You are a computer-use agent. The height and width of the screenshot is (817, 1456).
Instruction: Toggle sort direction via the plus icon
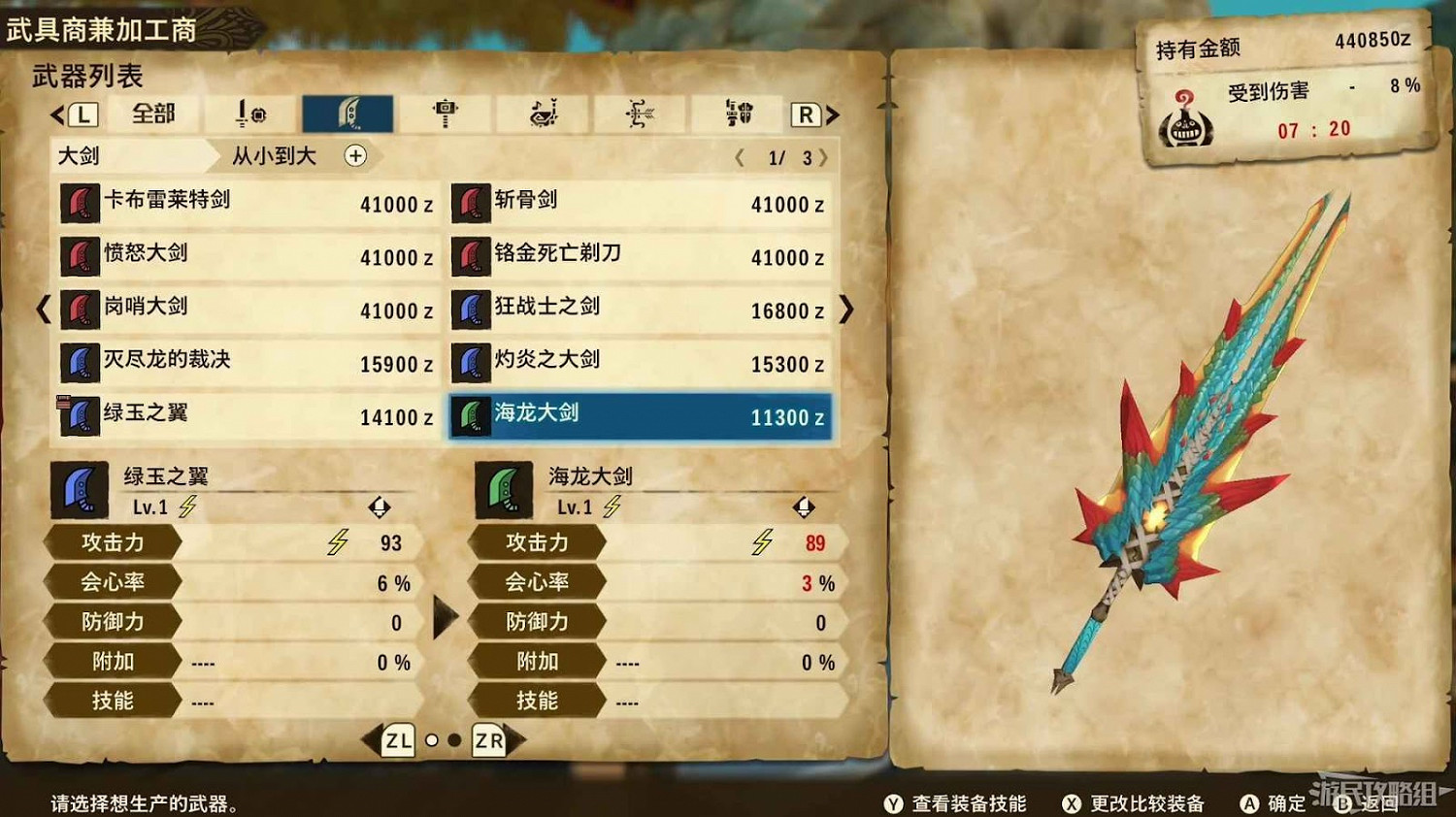pyautogui.click(x=355, y=156)
